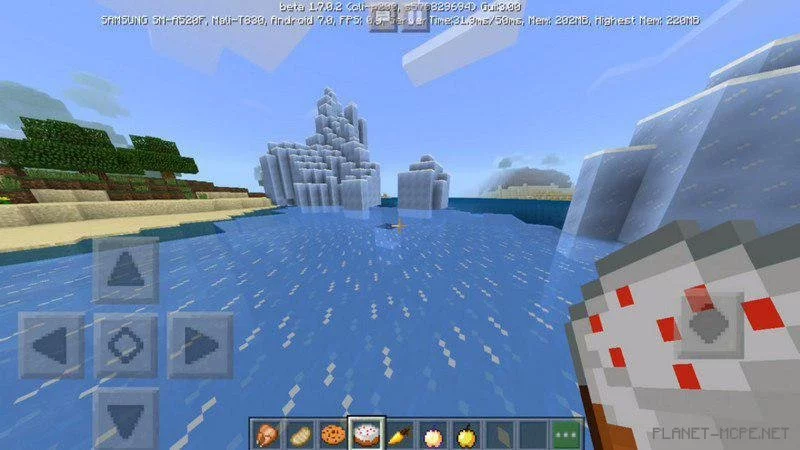Tap the move backward arrow
This screenshot has width=800, height=450.
tap(125, 415)
